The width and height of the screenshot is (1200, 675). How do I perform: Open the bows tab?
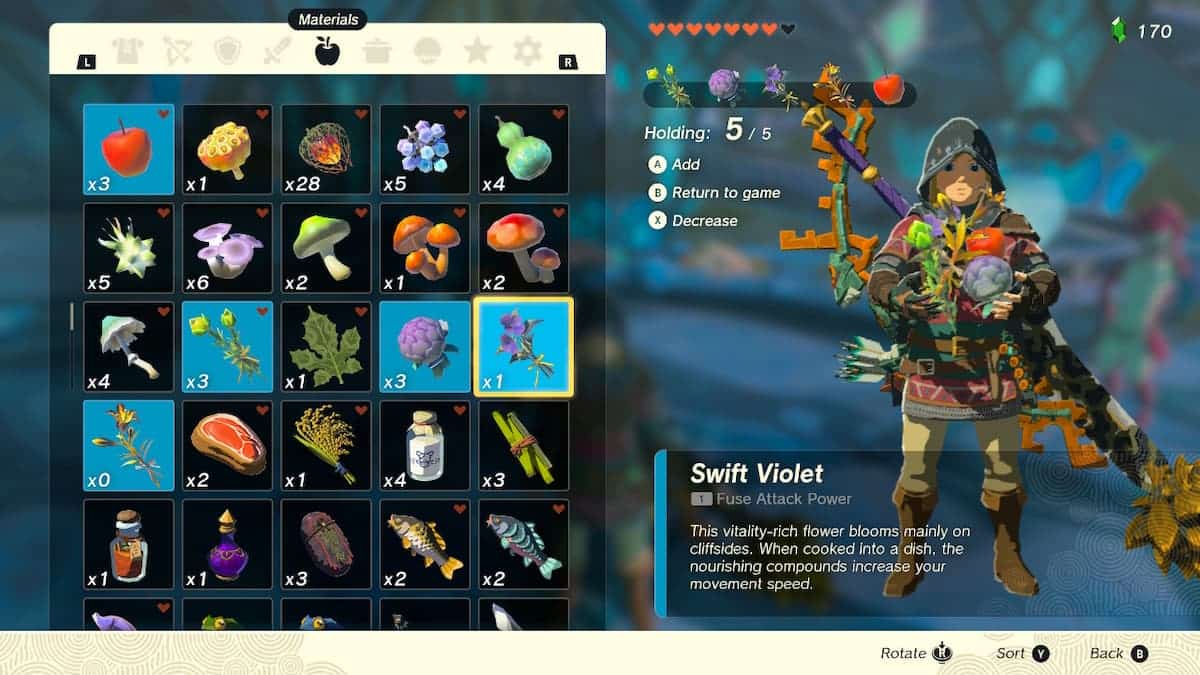(x=178, y=51)
